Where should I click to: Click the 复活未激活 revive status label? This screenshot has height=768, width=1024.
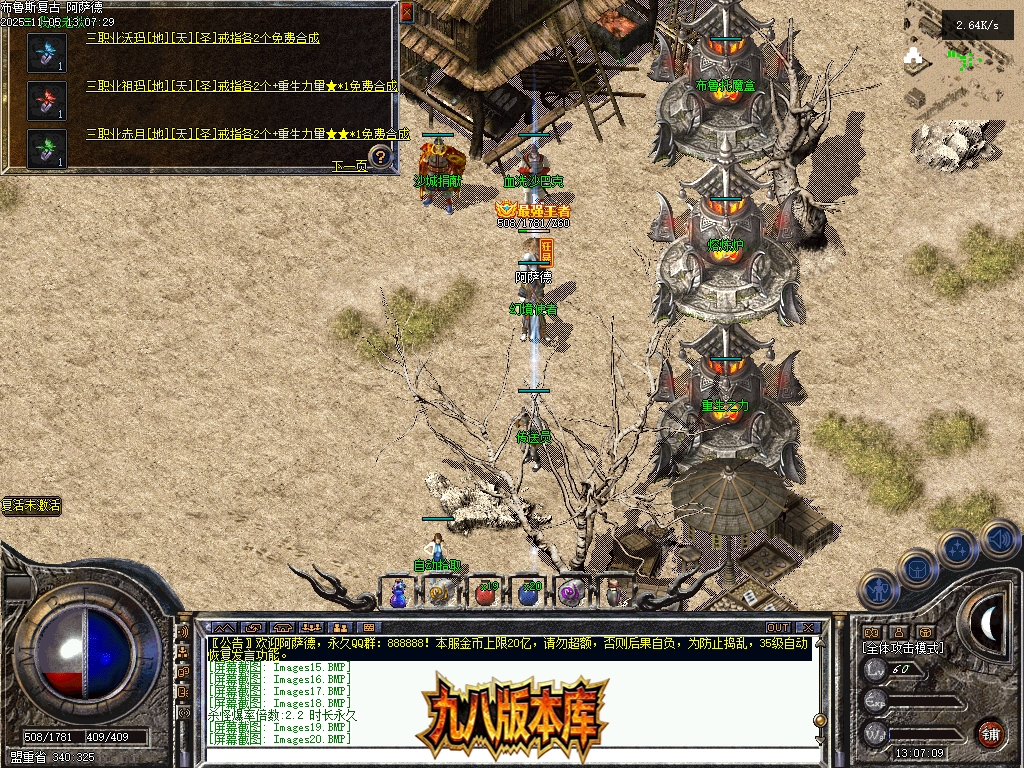[x=31, y=506]
